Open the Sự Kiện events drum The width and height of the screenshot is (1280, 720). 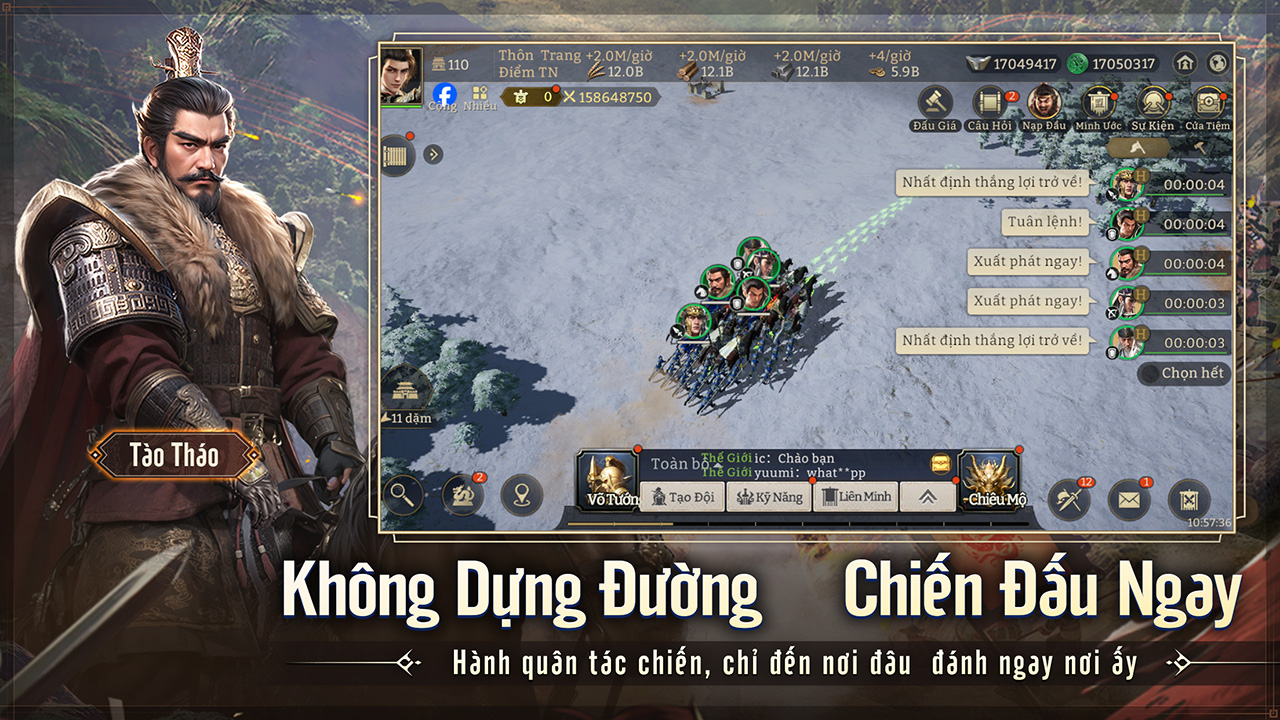click(1154, 102)
